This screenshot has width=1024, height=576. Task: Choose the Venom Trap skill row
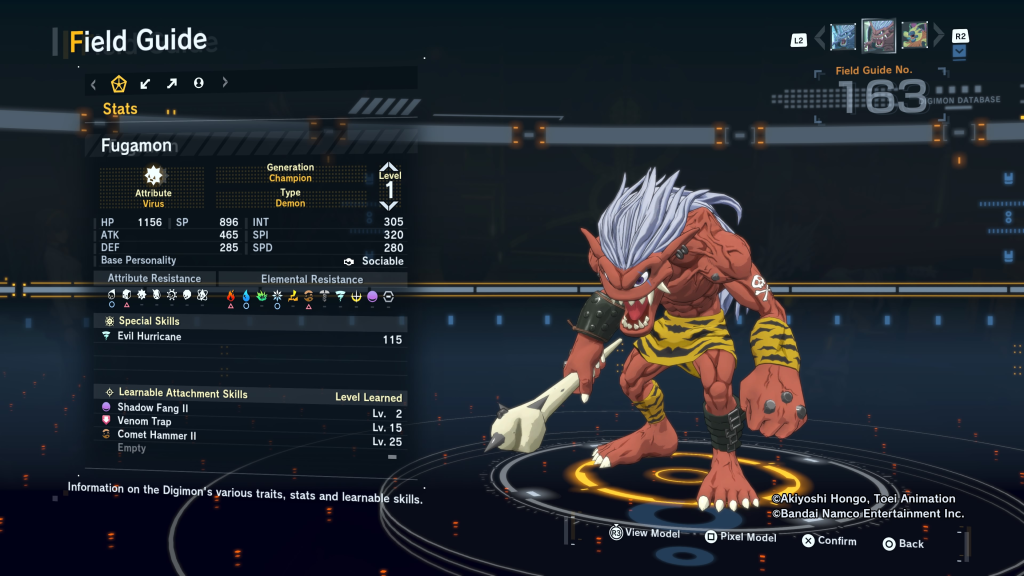click(252, 422)
